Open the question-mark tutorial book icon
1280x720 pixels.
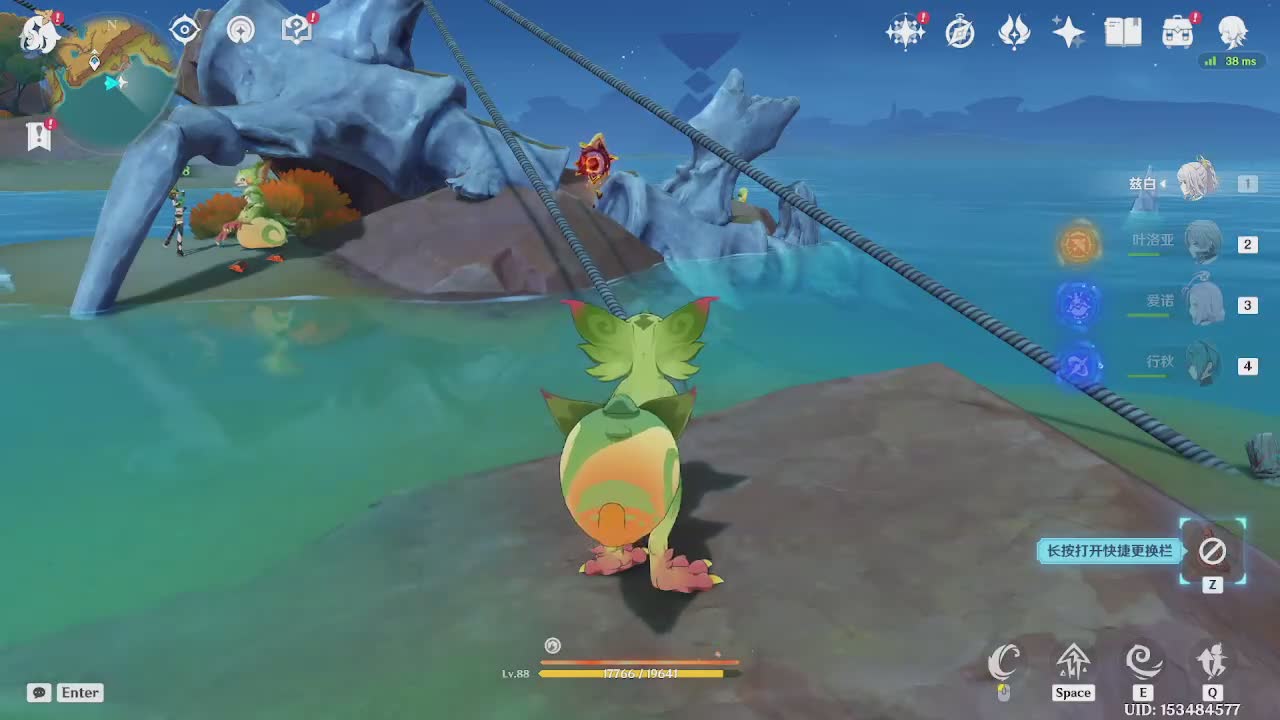pos(297,30)
